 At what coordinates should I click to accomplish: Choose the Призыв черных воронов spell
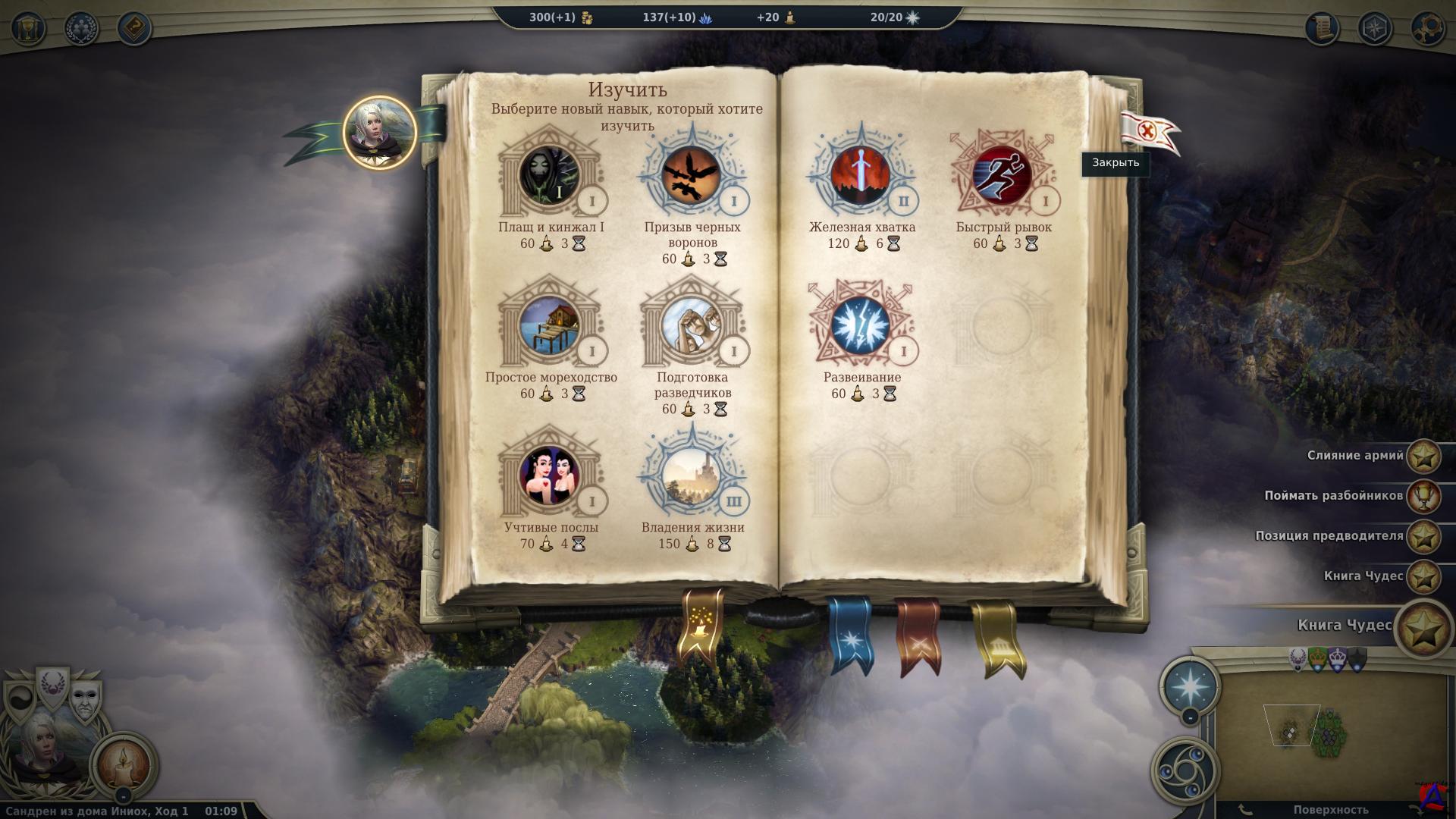(x=692, y=175)
